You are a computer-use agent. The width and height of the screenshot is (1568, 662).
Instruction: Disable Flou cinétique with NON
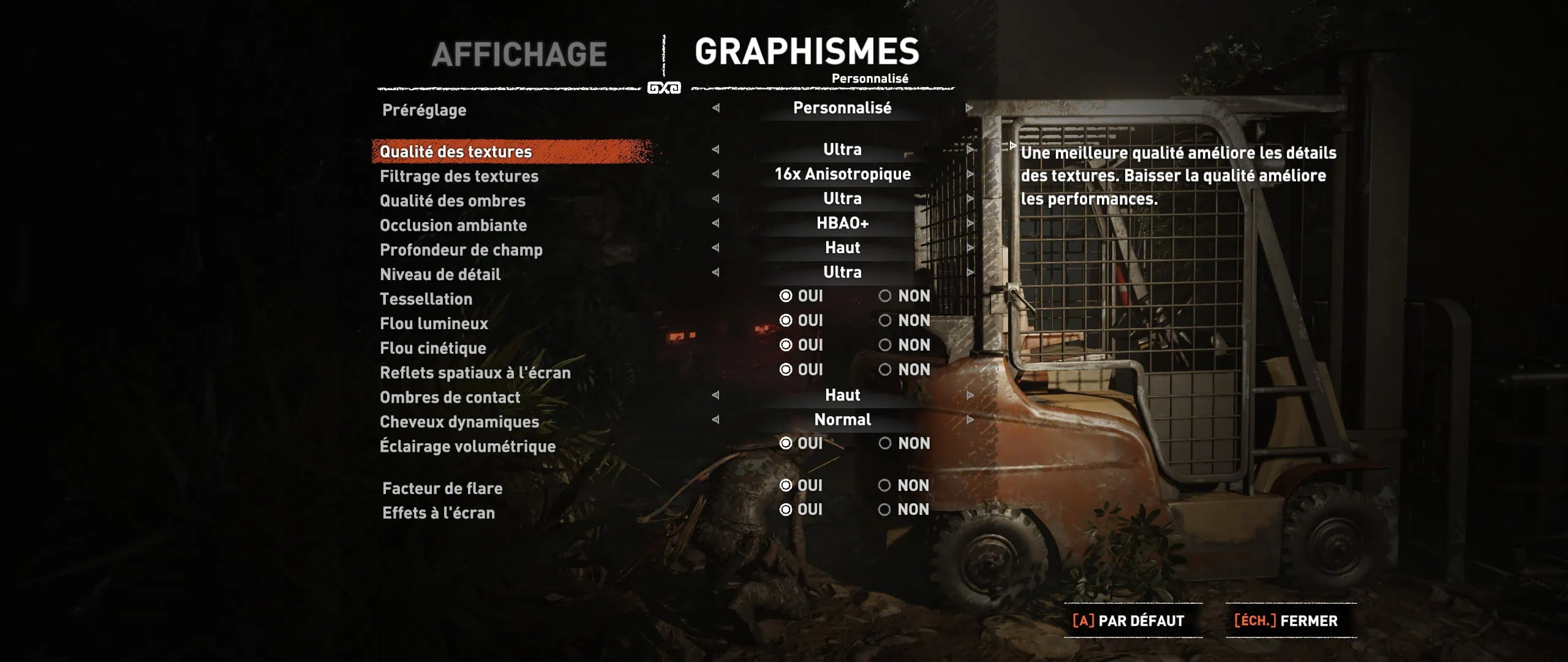tap(885, 345)
